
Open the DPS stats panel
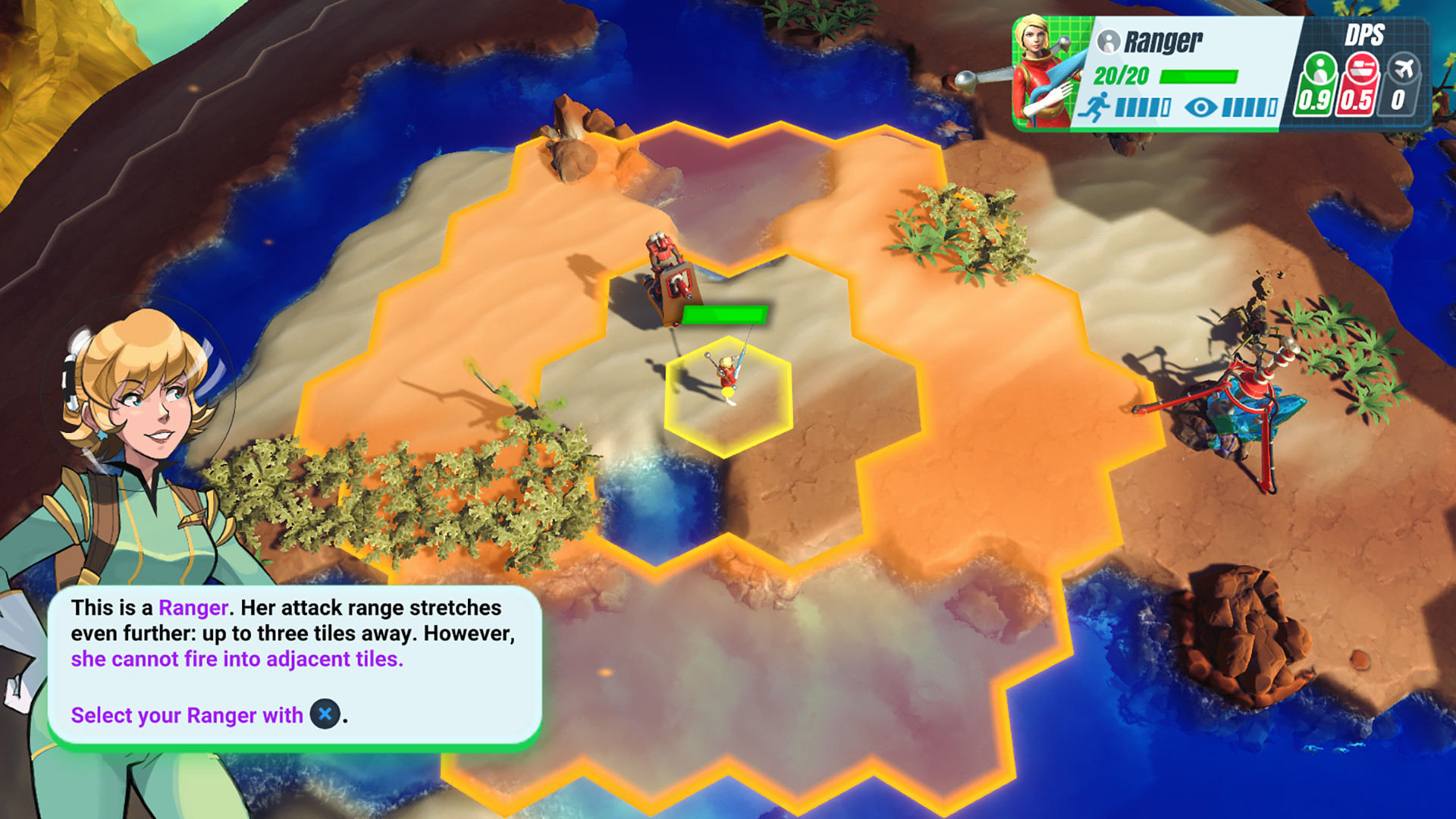1365,68
